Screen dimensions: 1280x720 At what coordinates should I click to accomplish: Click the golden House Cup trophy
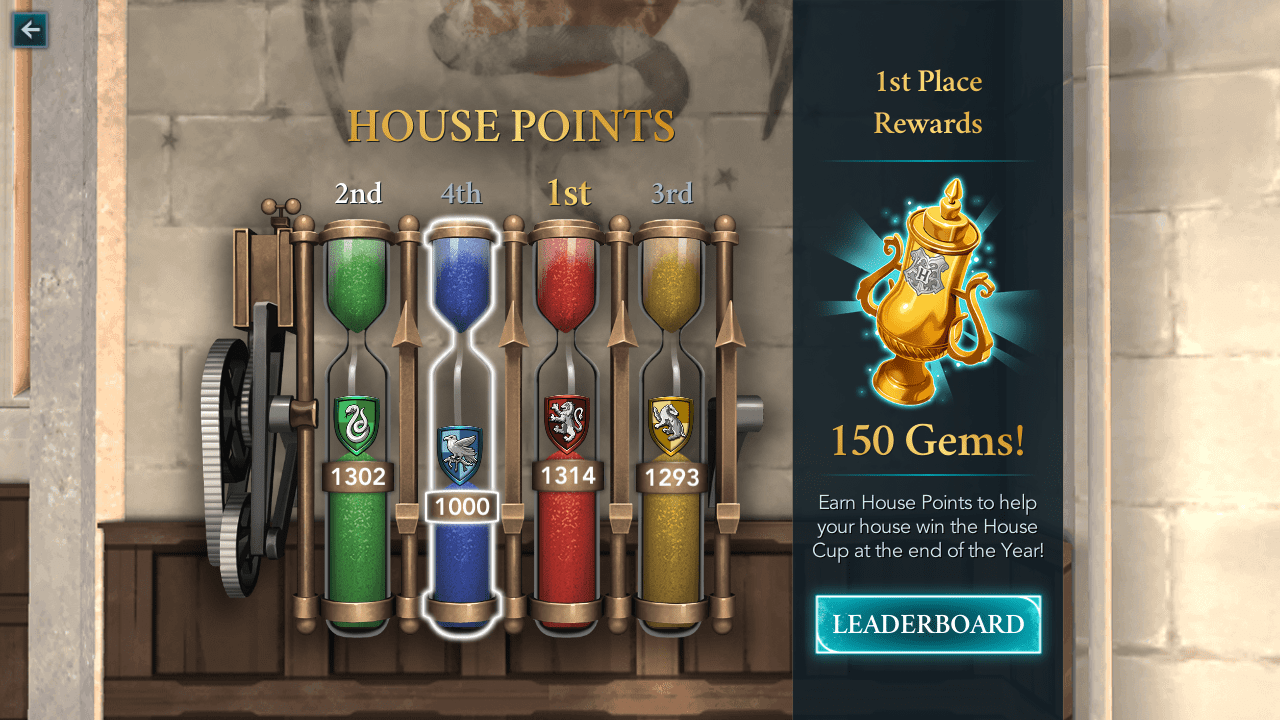(925, 290)
